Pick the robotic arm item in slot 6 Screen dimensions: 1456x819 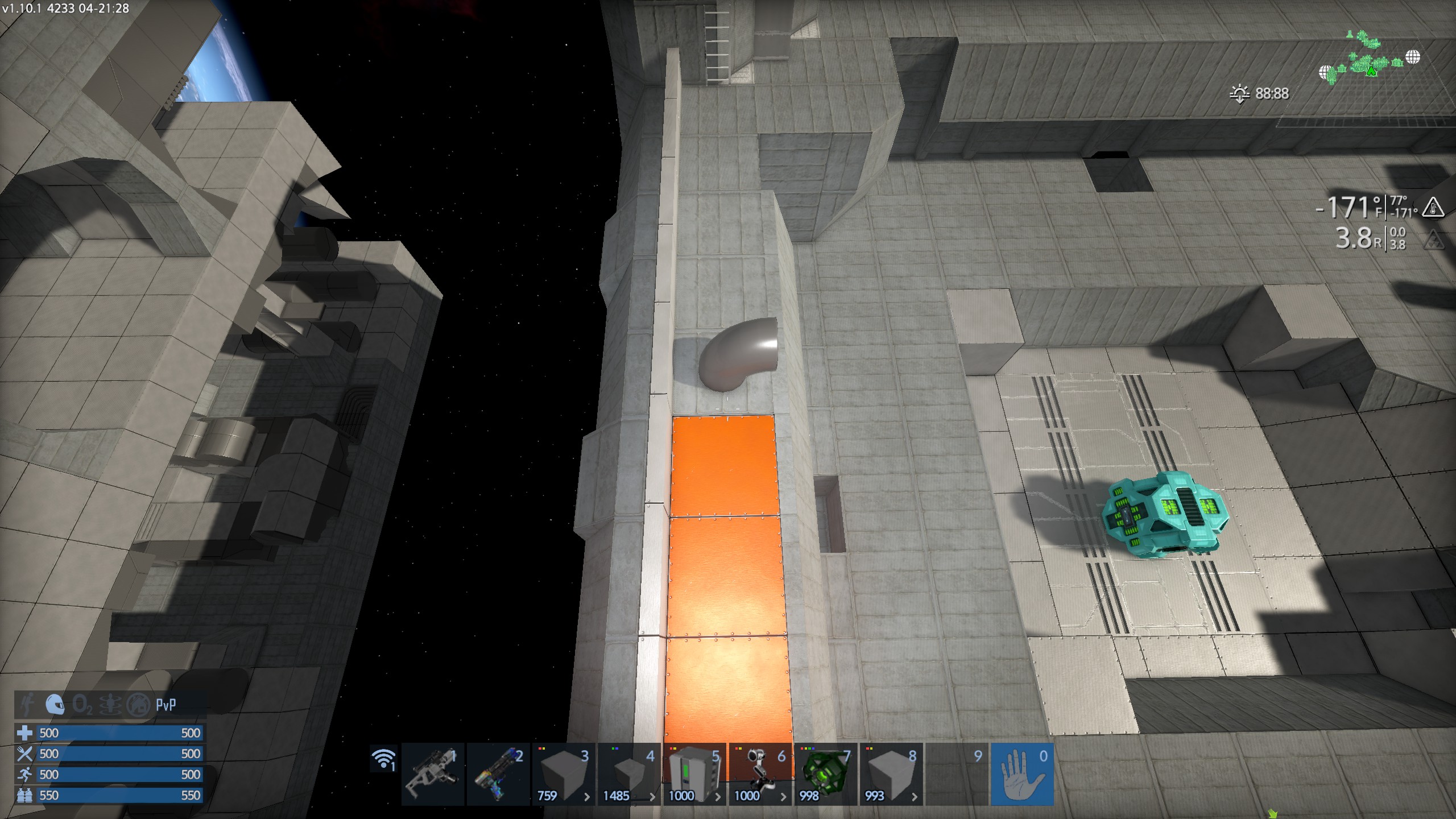[x=760, y=774]
